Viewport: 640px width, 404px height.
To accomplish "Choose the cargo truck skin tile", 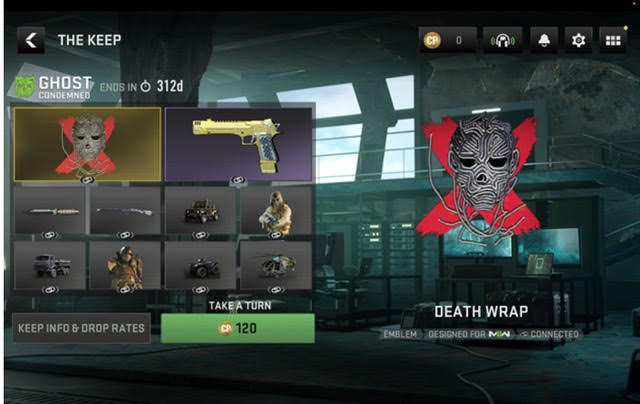I will (x=50, y=266).
